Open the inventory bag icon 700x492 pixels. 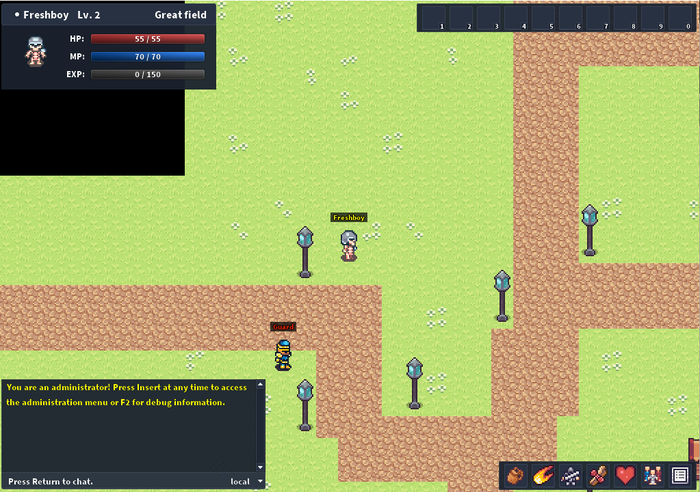[x=517, y=475]
